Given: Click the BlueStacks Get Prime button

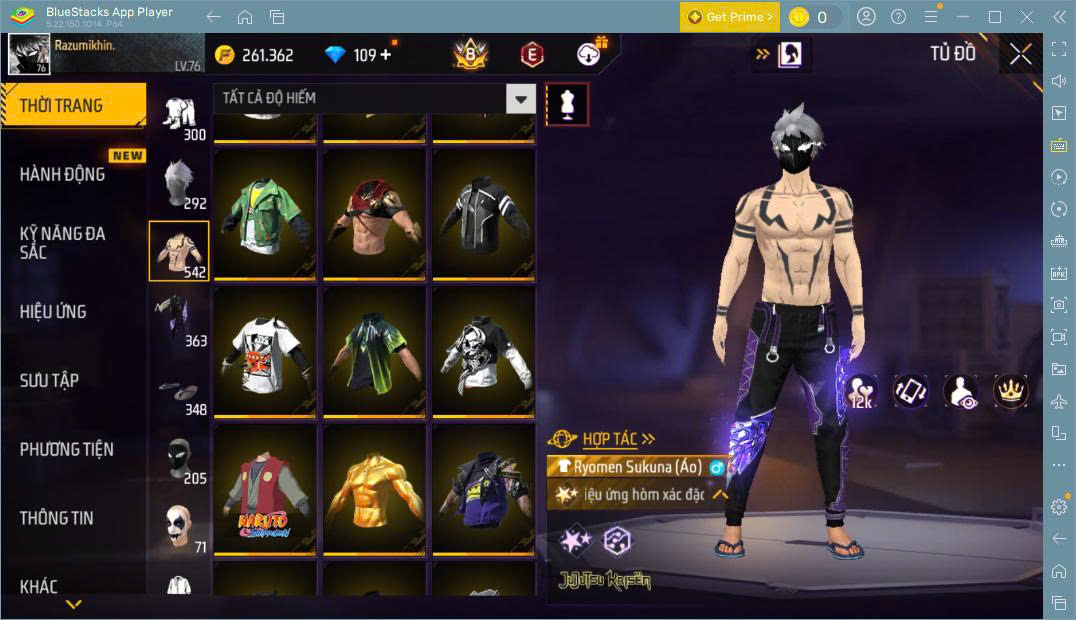Looking at the screenshot, I should coord(730,16).
